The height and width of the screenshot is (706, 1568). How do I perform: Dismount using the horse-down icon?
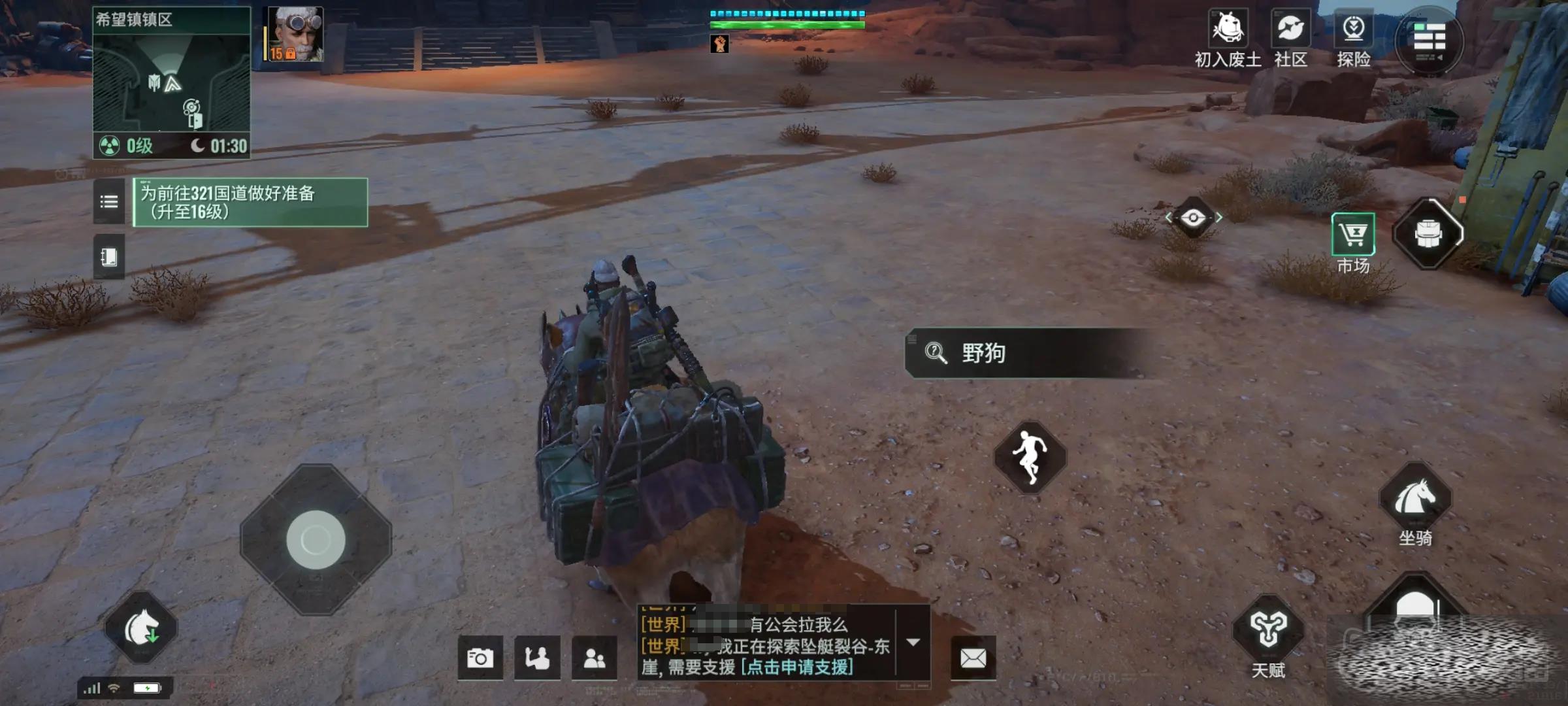click(x=141, y=628)
